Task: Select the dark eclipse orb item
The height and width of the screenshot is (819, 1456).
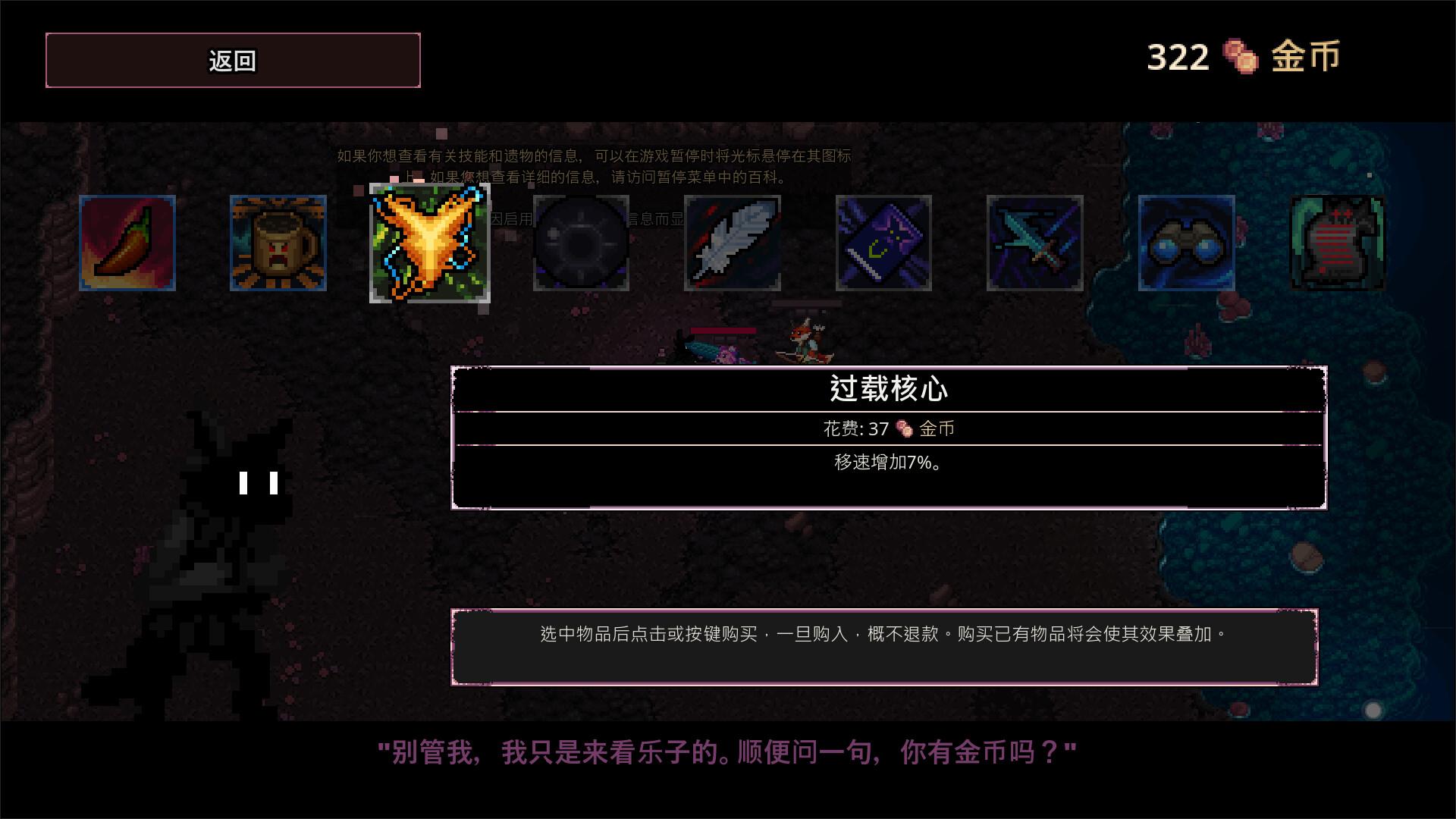Action: click(x=581, y=244)
